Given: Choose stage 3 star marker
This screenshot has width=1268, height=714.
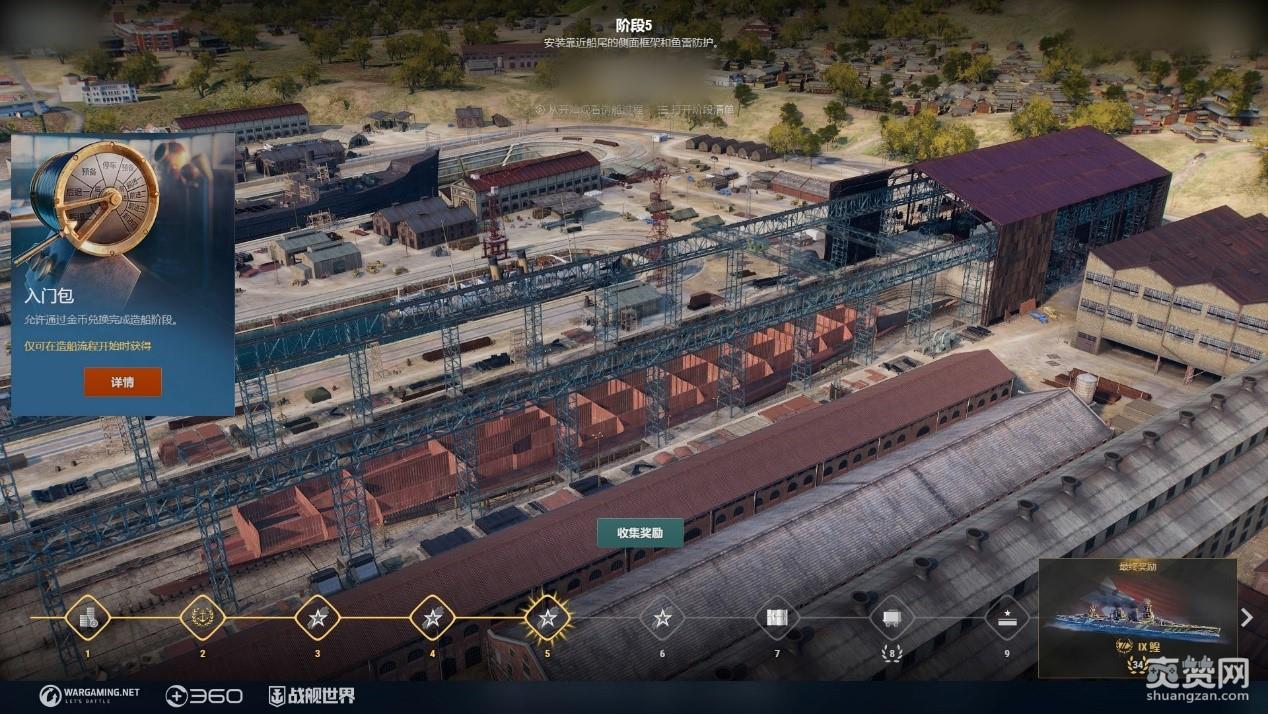Looking at the screenshot, I should point(317,617).
